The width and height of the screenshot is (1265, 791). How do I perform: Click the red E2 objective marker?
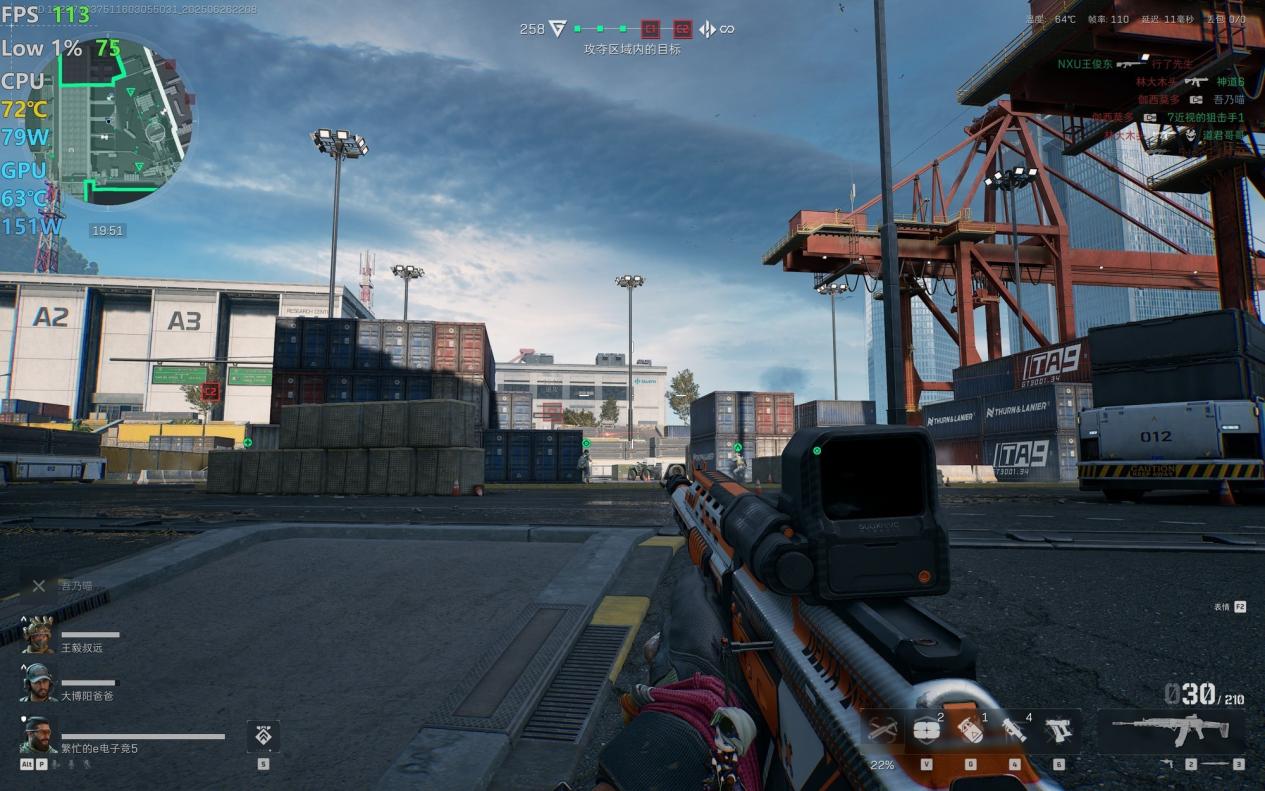682,29
